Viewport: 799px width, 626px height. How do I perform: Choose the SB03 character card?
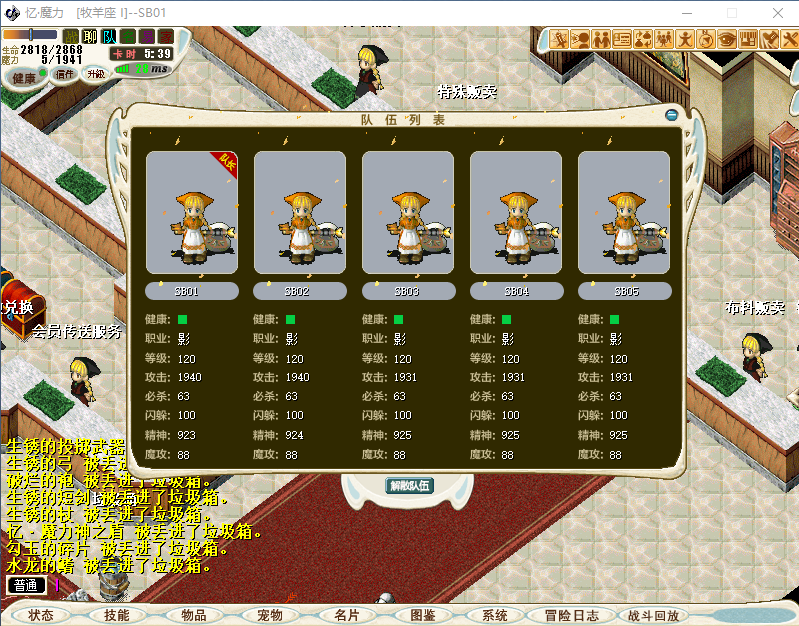point(408,213)
